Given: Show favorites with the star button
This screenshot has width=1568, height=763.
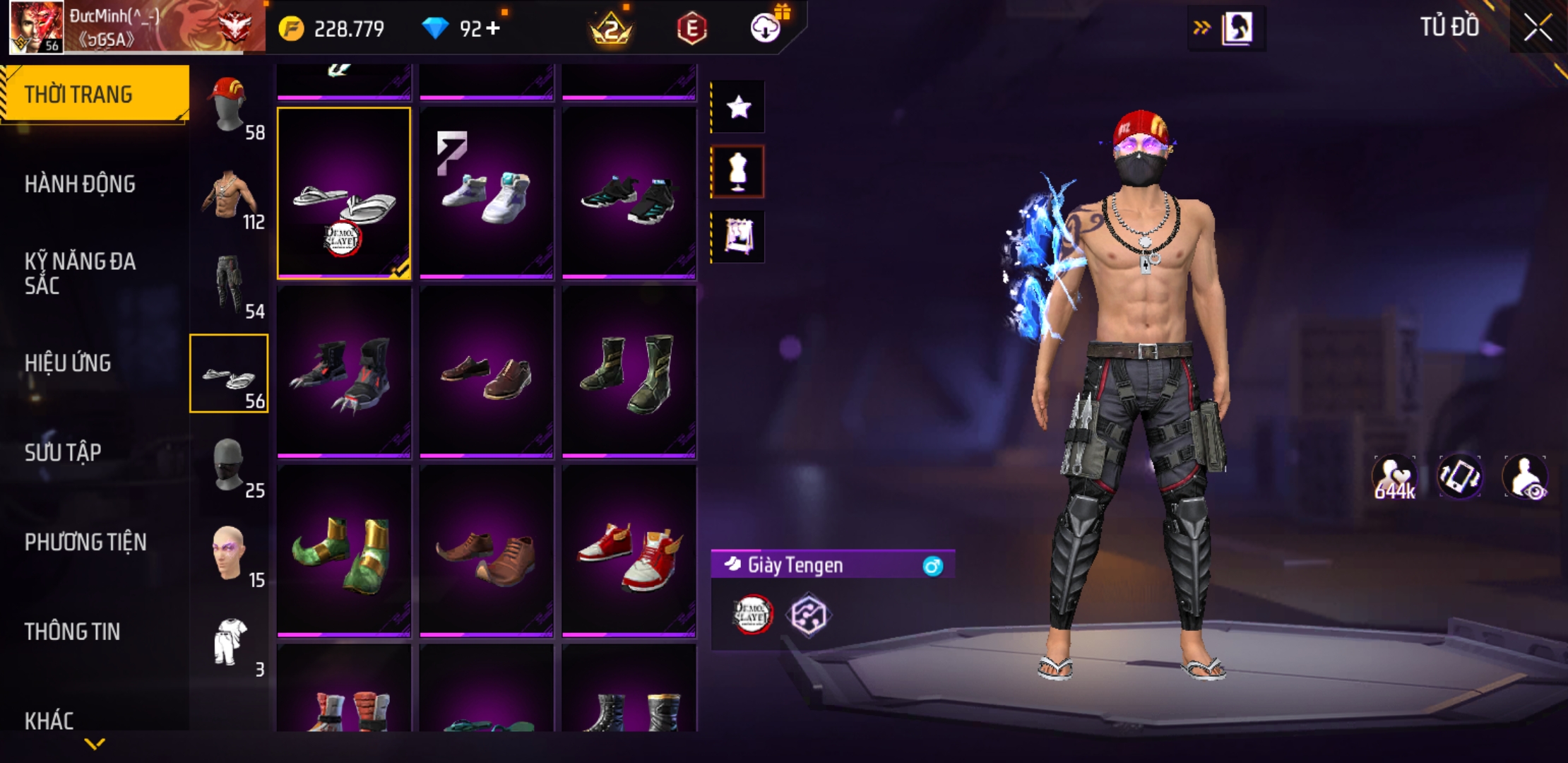Looking at the screenshot, I should click(x=738, y=107).
